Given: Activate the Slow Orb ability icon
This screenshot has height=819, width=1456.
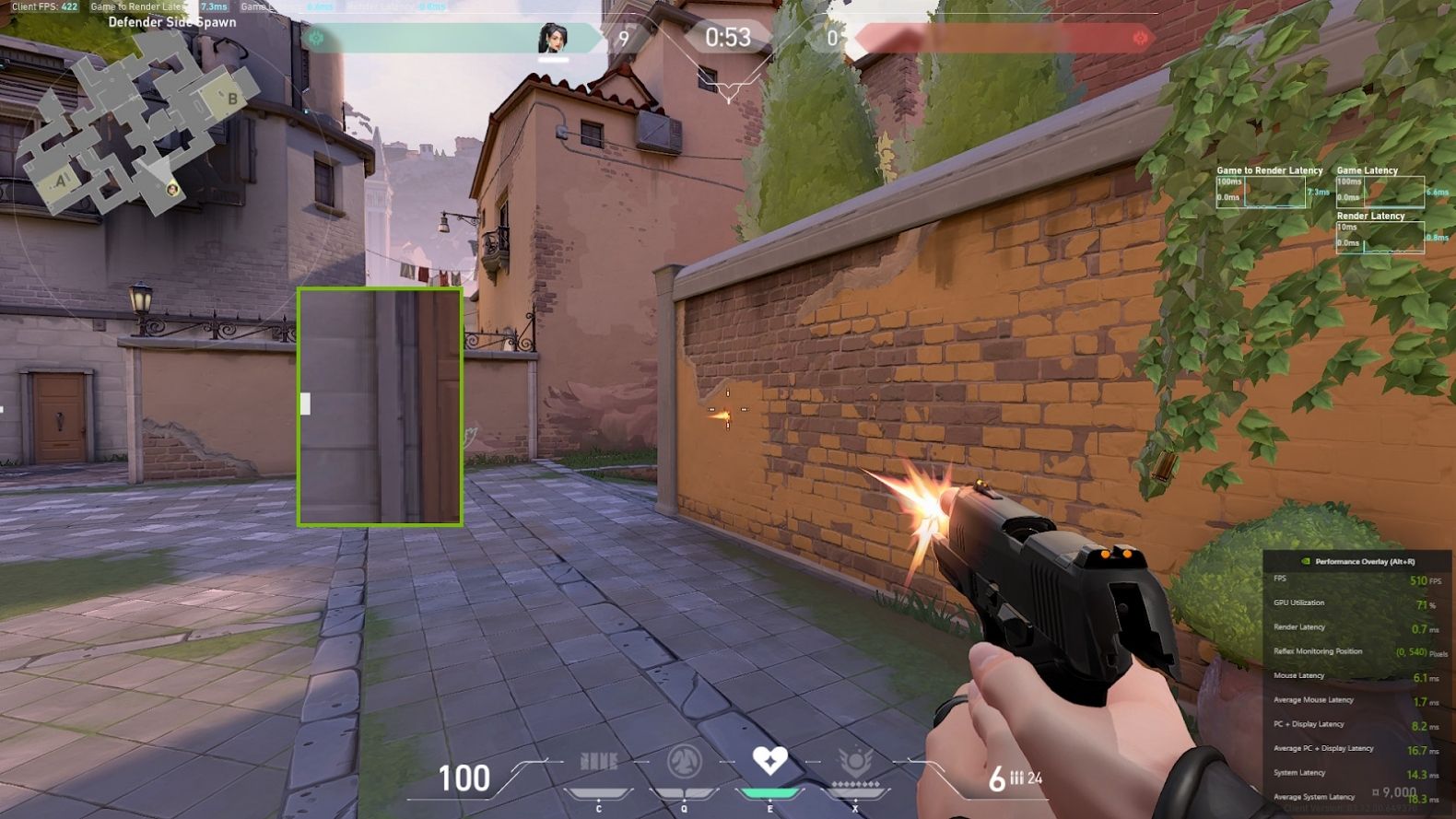Looking at the screenshot, I should coord(684,763).
